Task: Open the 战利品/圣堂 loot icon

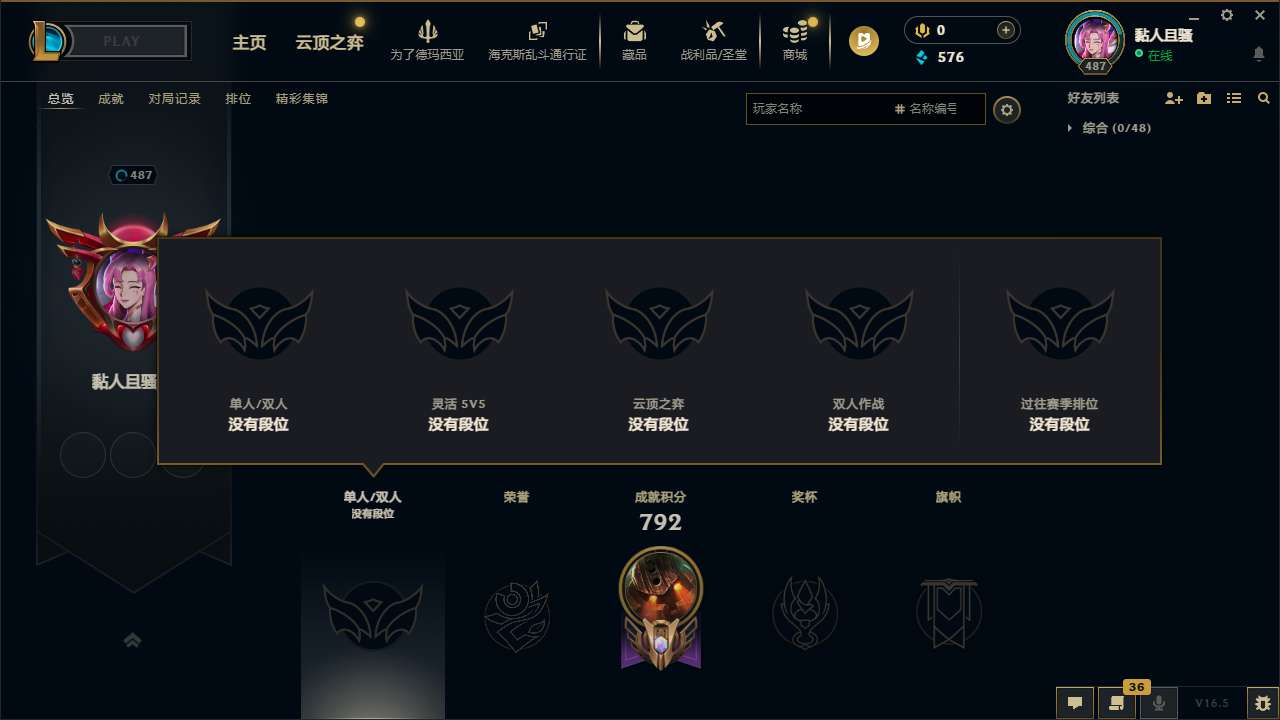Action: click(712, 33)
